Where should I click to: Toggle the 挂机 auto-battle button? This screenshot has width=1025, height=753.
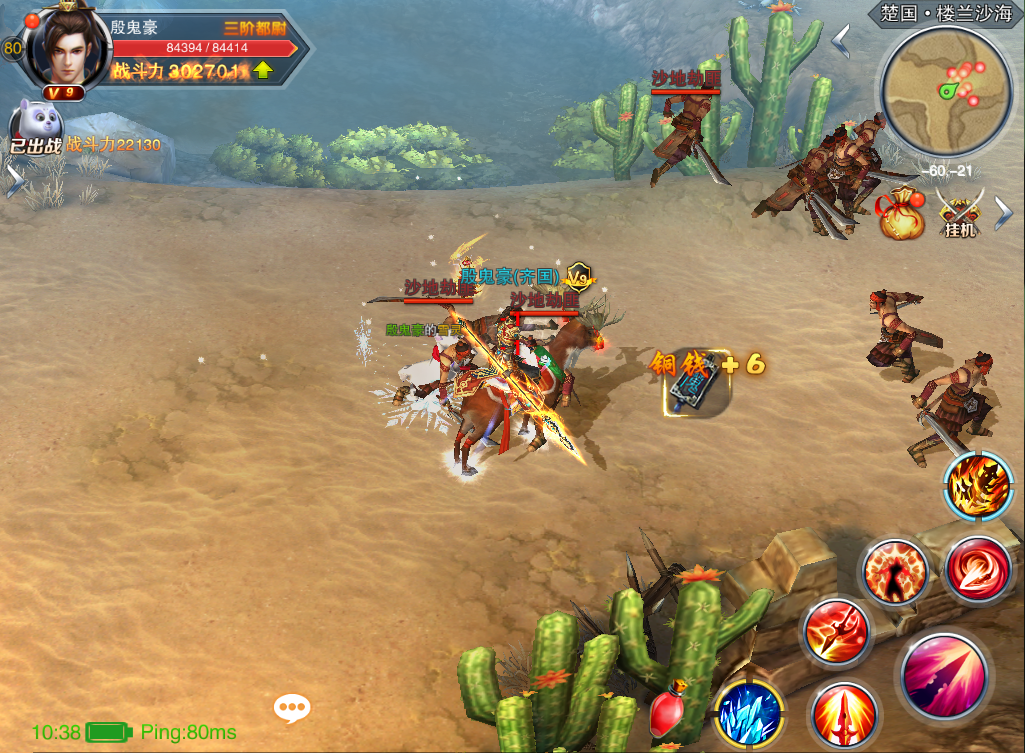pyautogui.click(x=960, y=212)
